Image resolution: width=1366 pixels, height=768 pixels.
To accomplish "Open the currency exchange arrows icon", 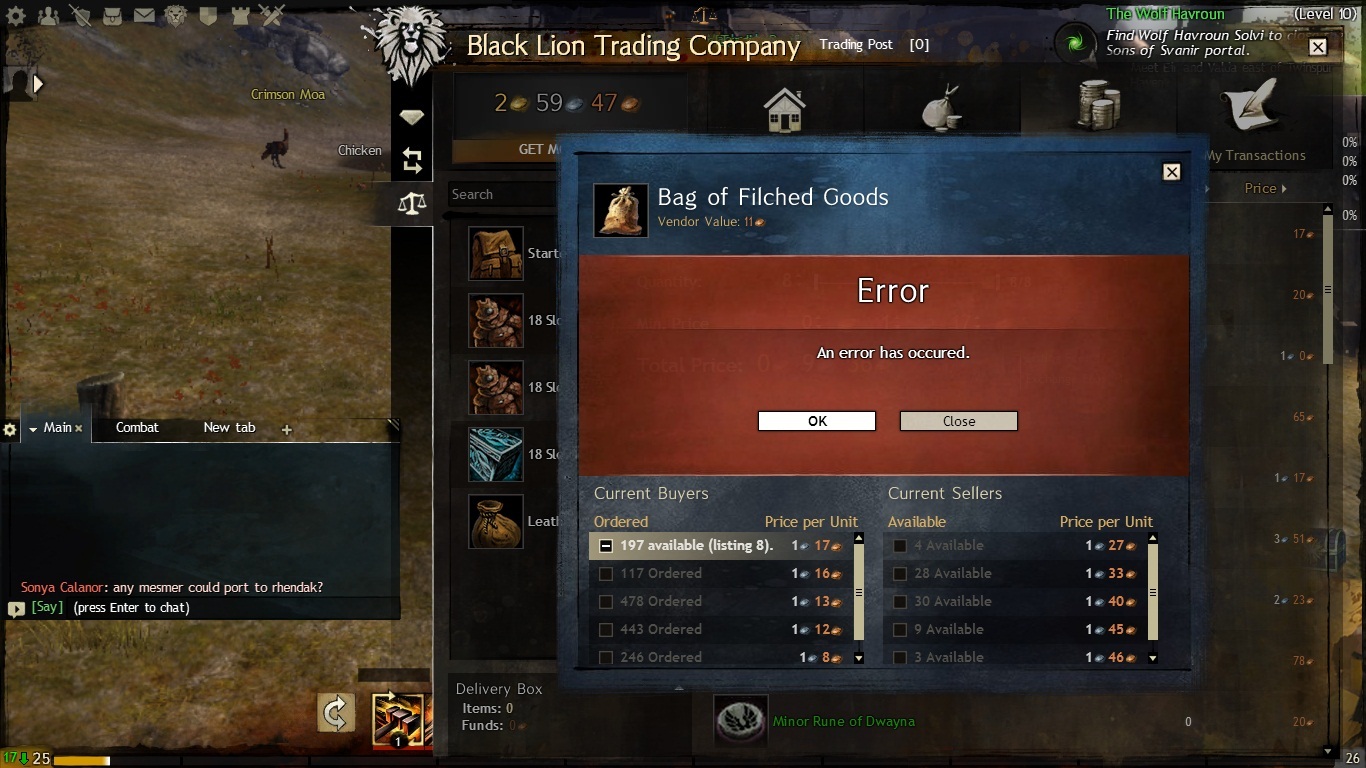I will [x=411, y=160].
